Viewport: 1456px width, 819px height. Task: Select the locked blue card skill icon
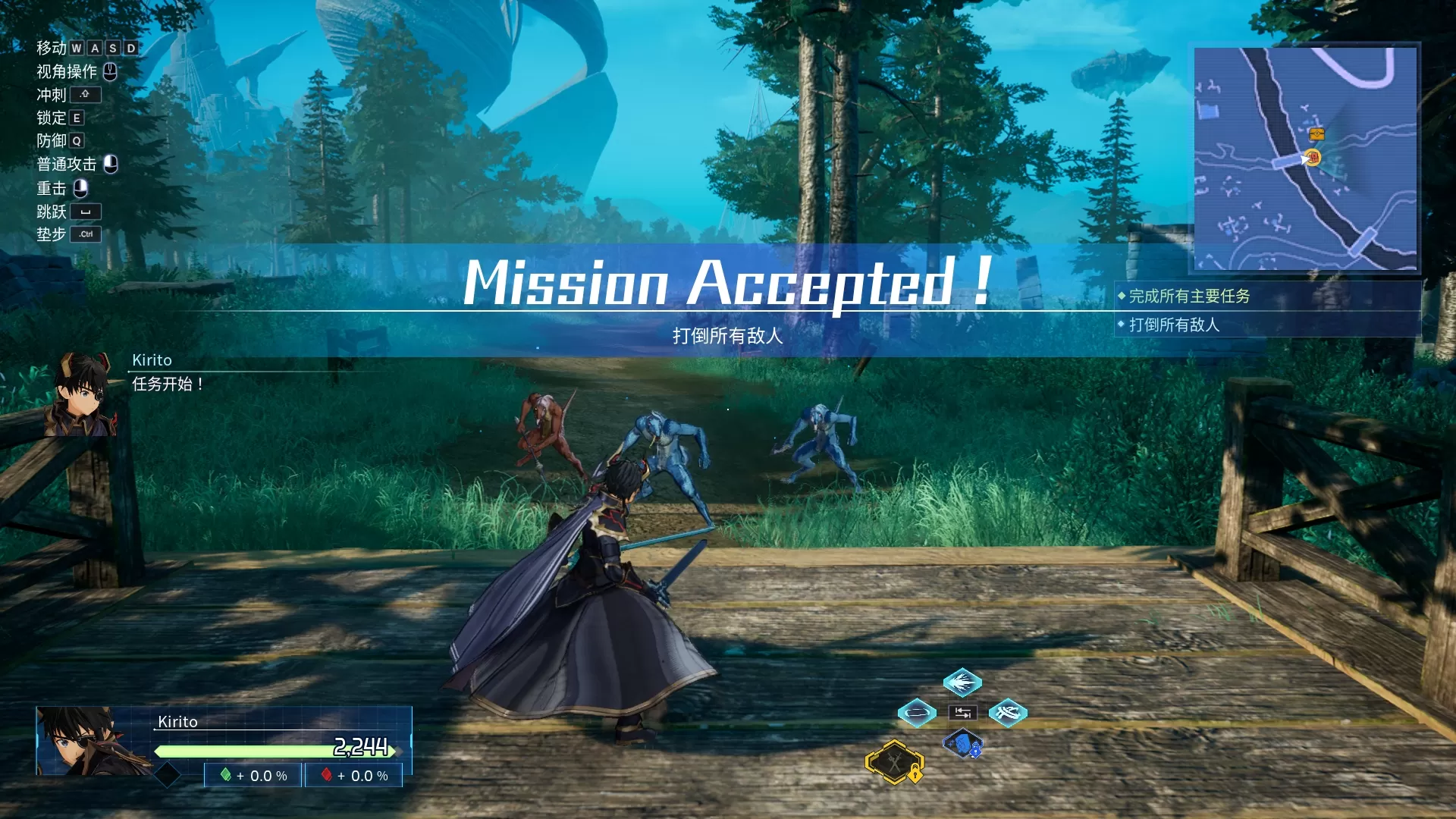(x=962, y=744)
